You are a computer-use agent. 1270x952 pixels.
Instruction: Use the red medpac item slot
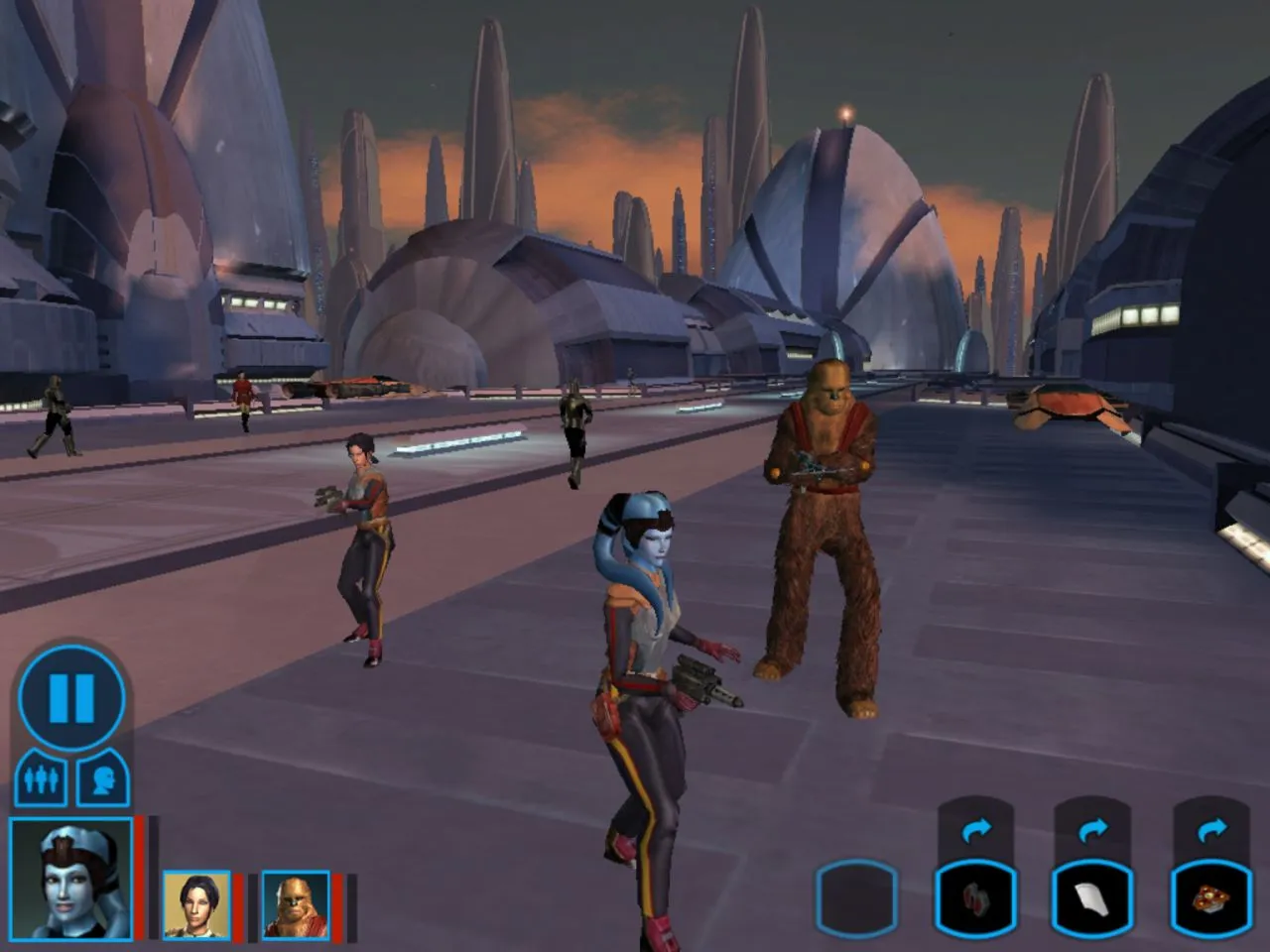pos(976,899)
